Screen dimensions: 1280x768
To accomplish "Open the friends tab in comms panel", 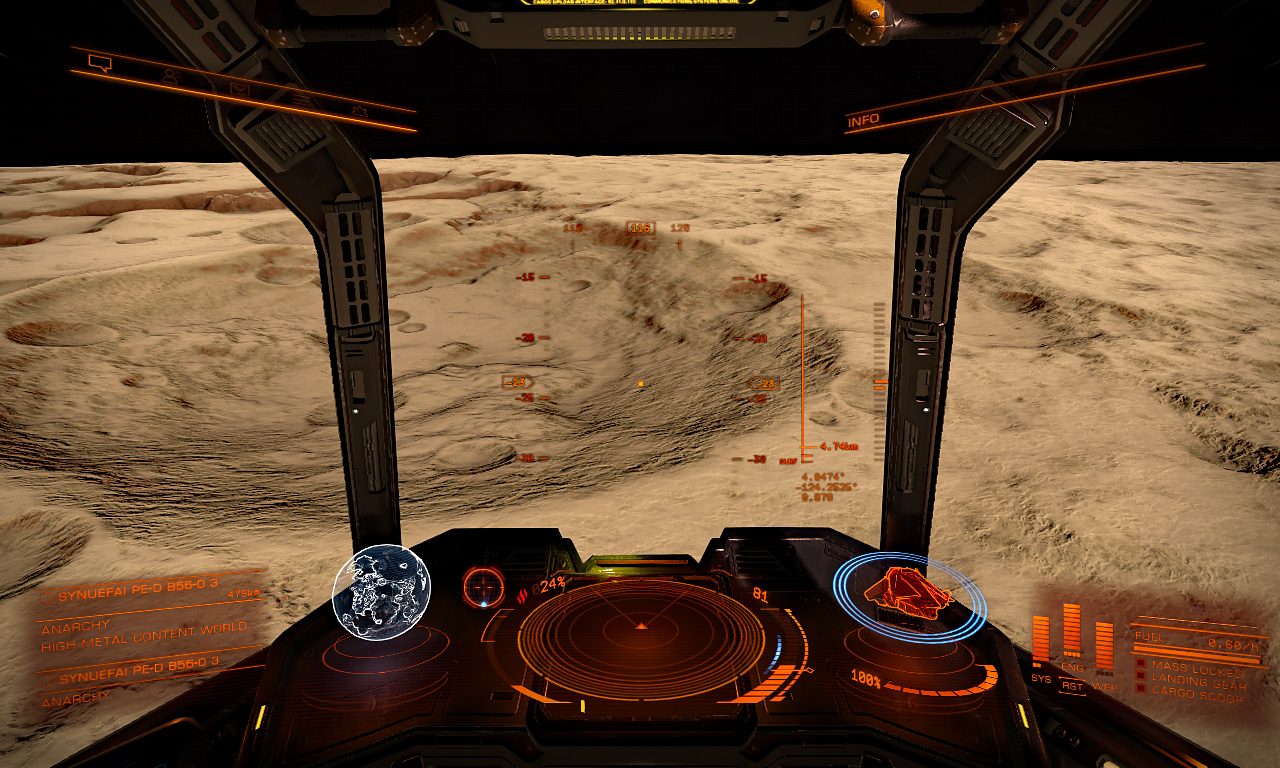I will pos(170,76).
